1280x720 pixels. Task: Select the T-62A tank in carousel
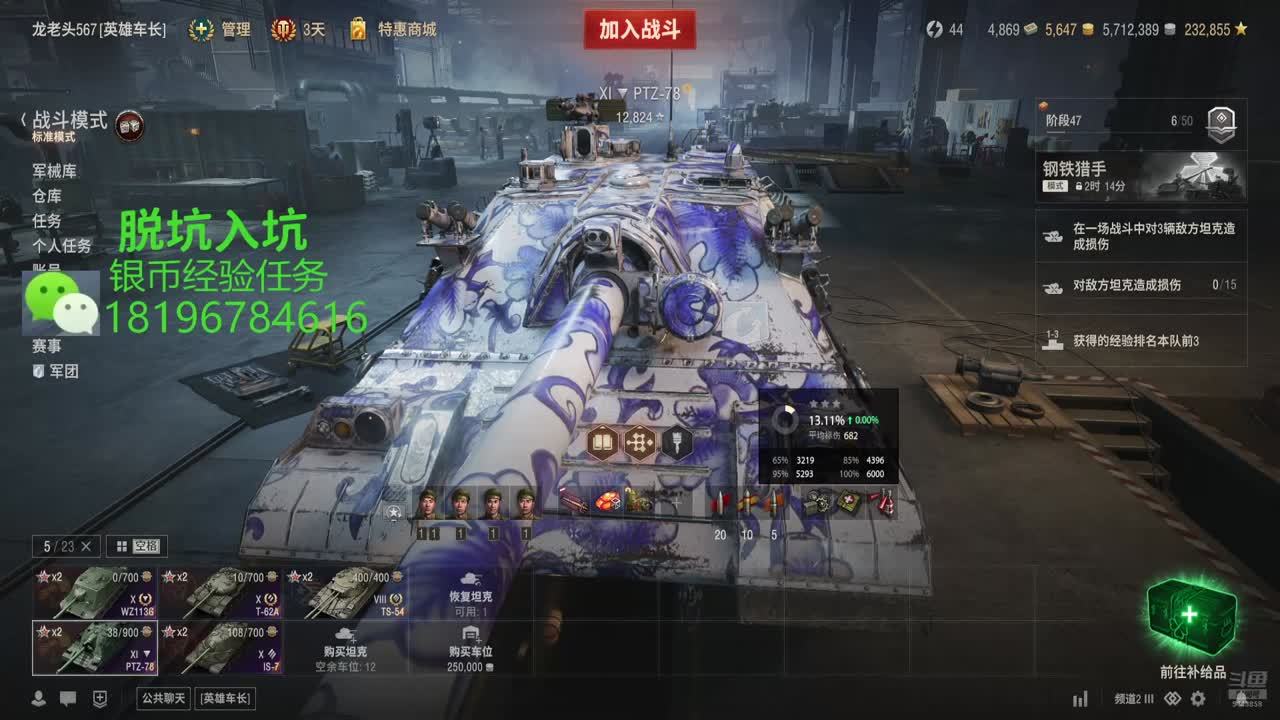[x=221, y=593]
